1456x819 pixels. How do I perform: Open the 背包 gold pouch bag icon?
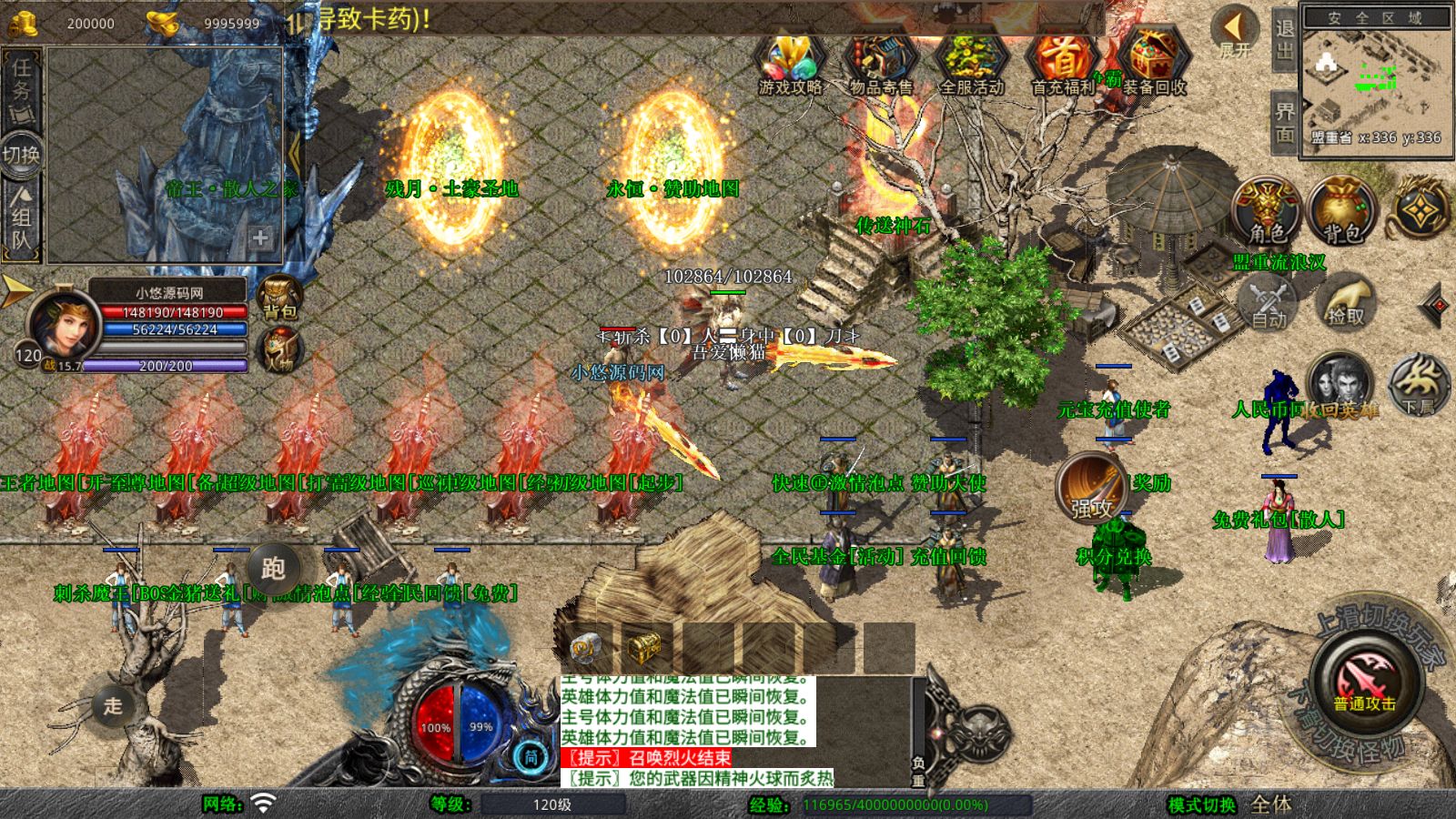(x=1340, y=211)
